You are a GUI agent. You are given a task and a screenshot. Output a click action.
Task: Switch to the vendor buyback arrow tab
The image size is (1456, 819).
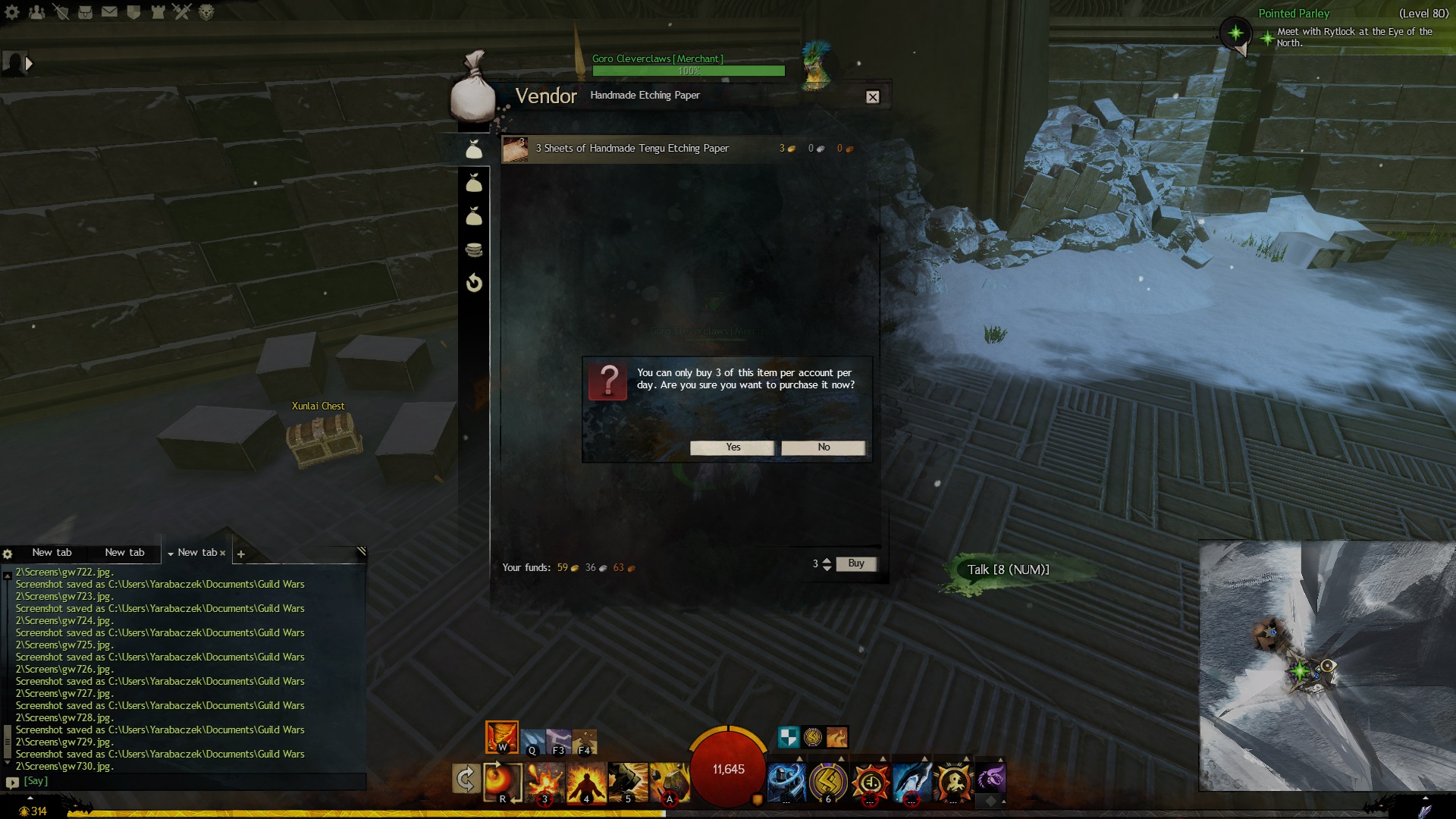pyautogui.click(x=474, y=283)
